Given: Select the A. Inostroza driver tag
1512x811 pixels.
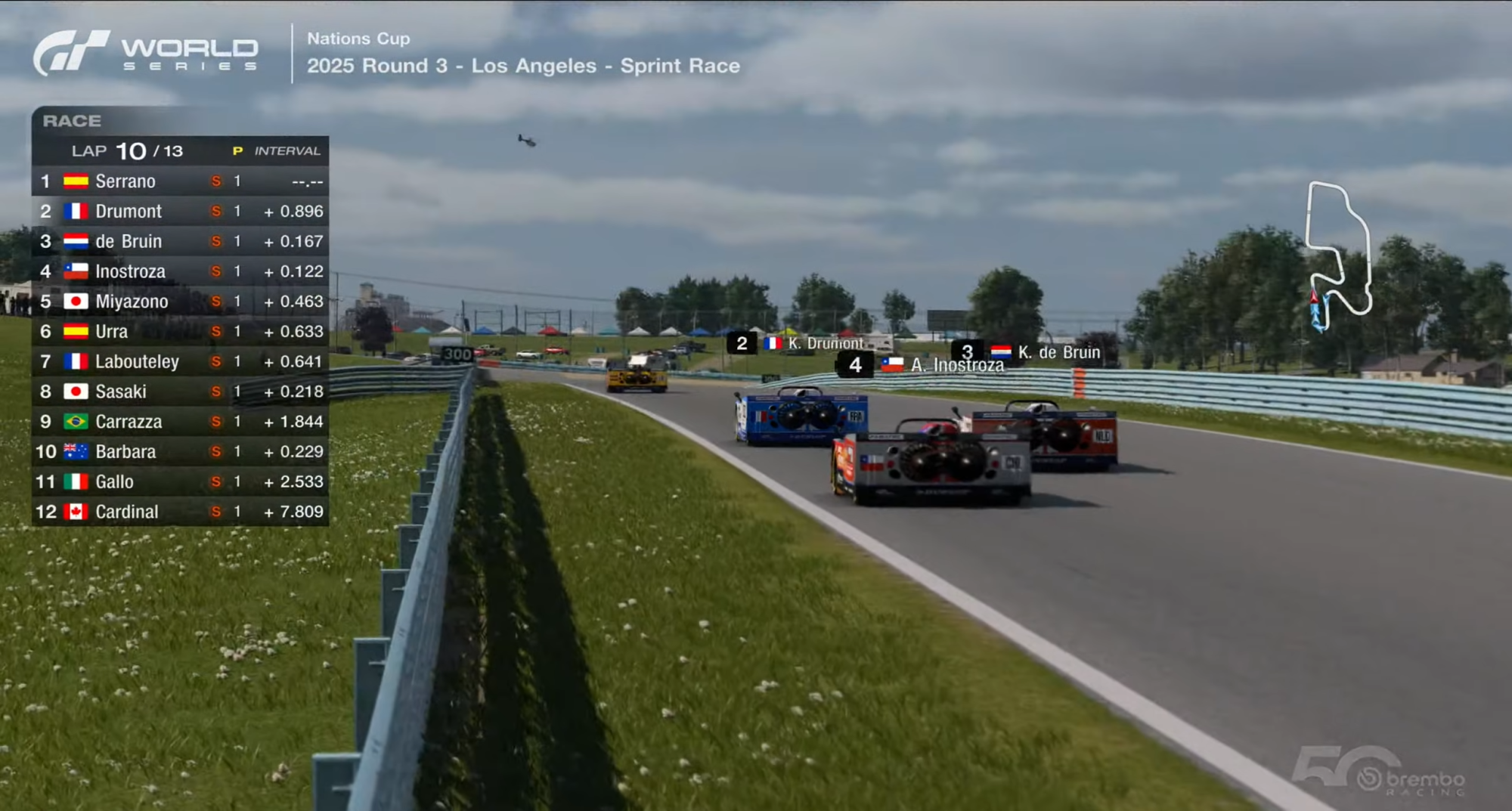Looking at the screenshot, I should (922, 365).
